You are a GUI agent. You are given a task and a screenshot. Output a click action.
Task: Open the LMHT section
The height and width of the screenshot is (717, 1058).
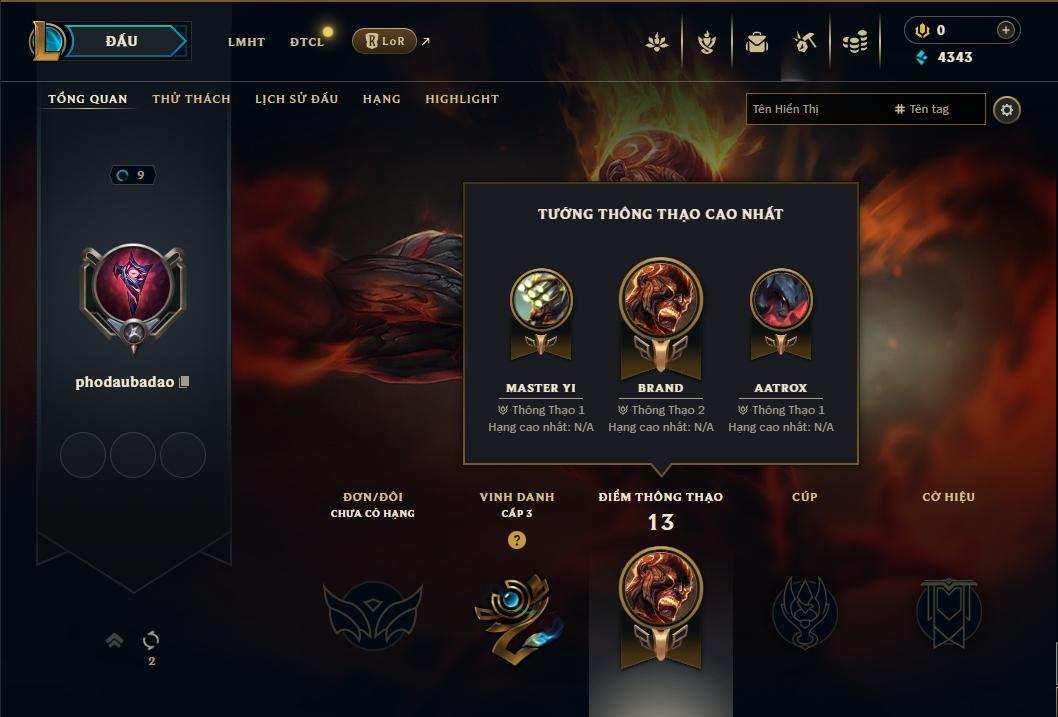[x=246, y=42]
